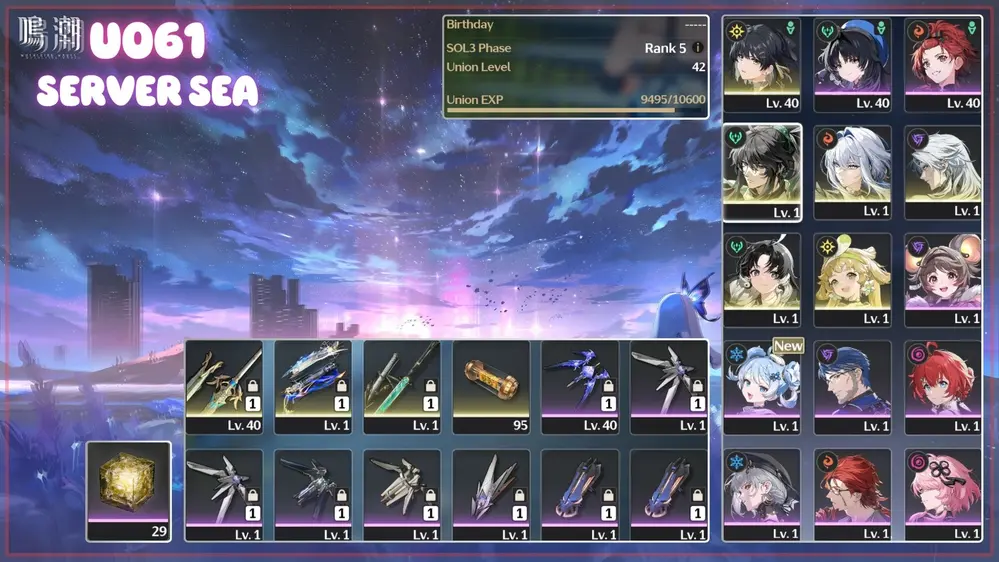The image size is (999, 562).
Task: Open the golden tube item with count 95
Action: point(491,385)
